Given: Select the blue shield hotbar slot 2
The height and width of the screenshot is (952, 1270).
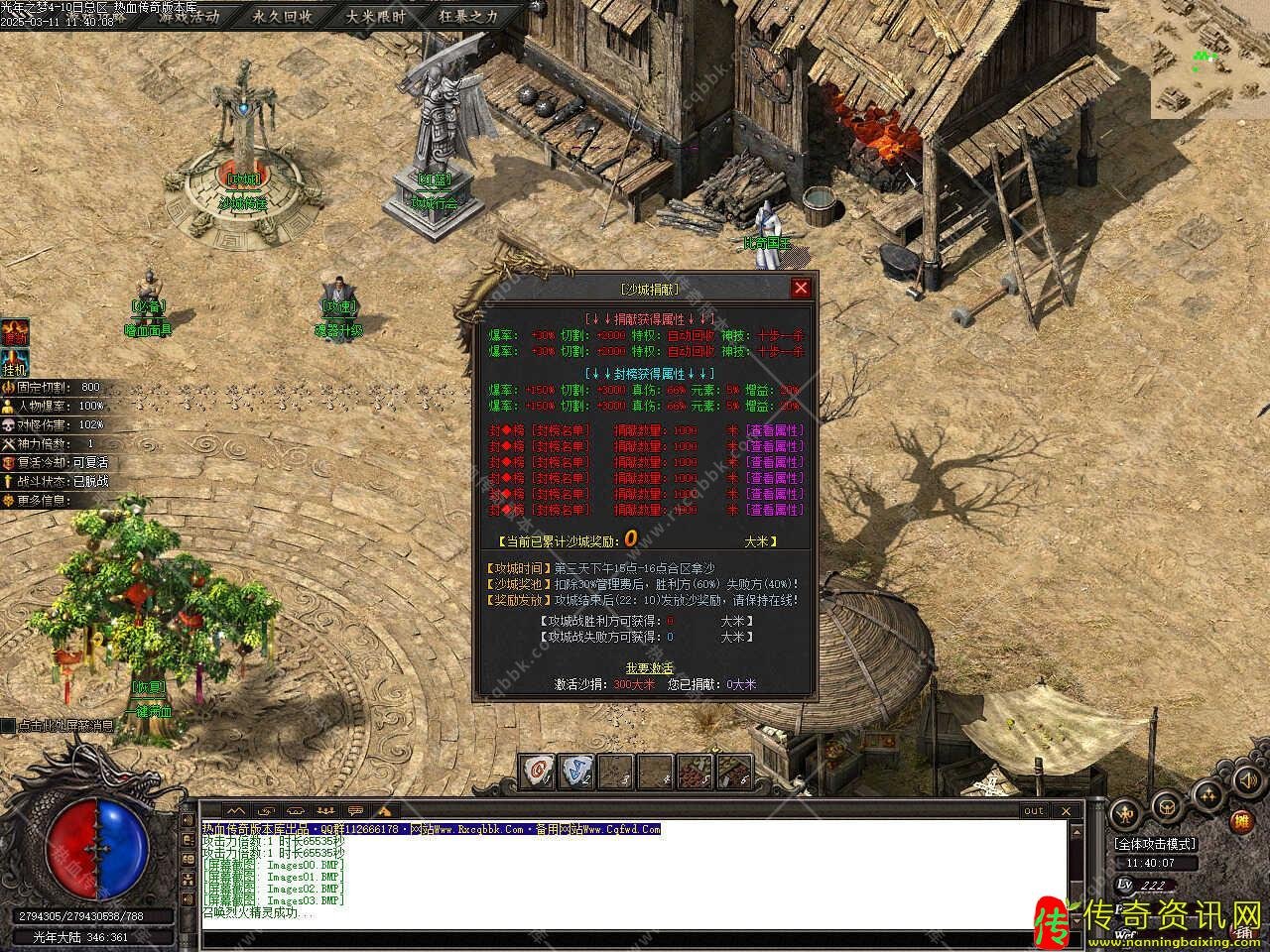Looking at the screenshot, I should coord(575,772).
